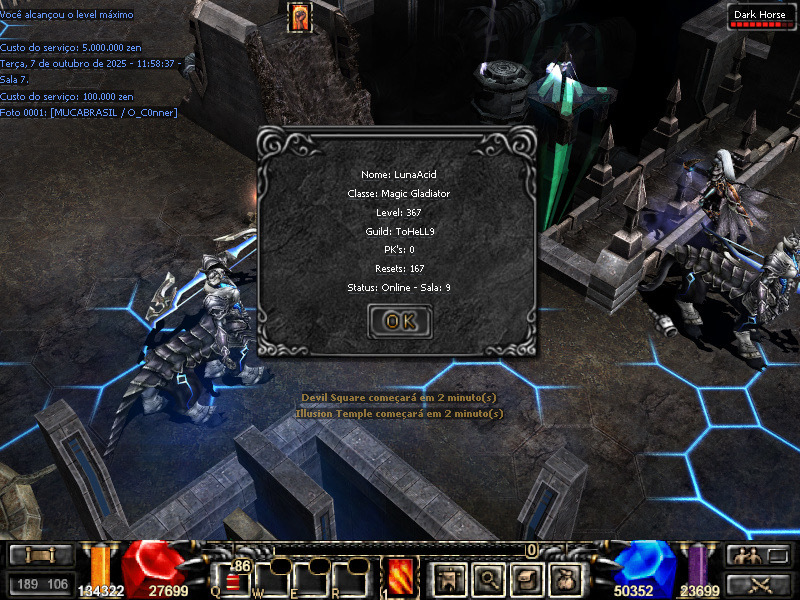The height and width of the screenshot is (600, 800).
Task: Select the Dark Horse pet status label
Action: coord(759,15)
